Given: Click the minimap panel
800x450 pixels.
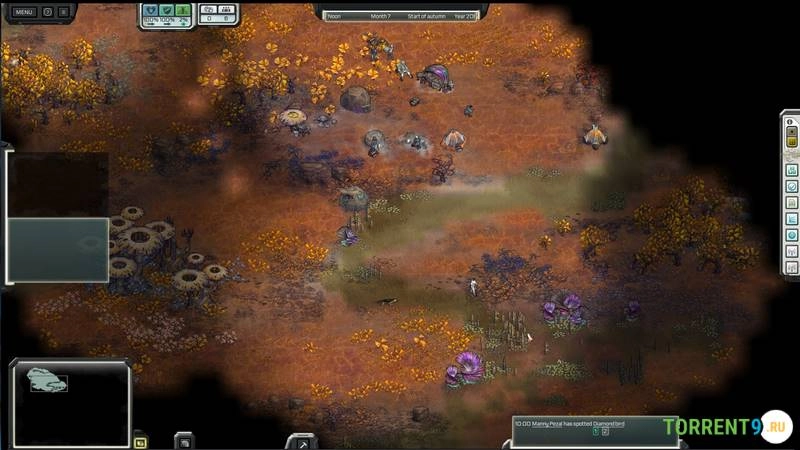Looking at the screenshot, I should (70, 400).
